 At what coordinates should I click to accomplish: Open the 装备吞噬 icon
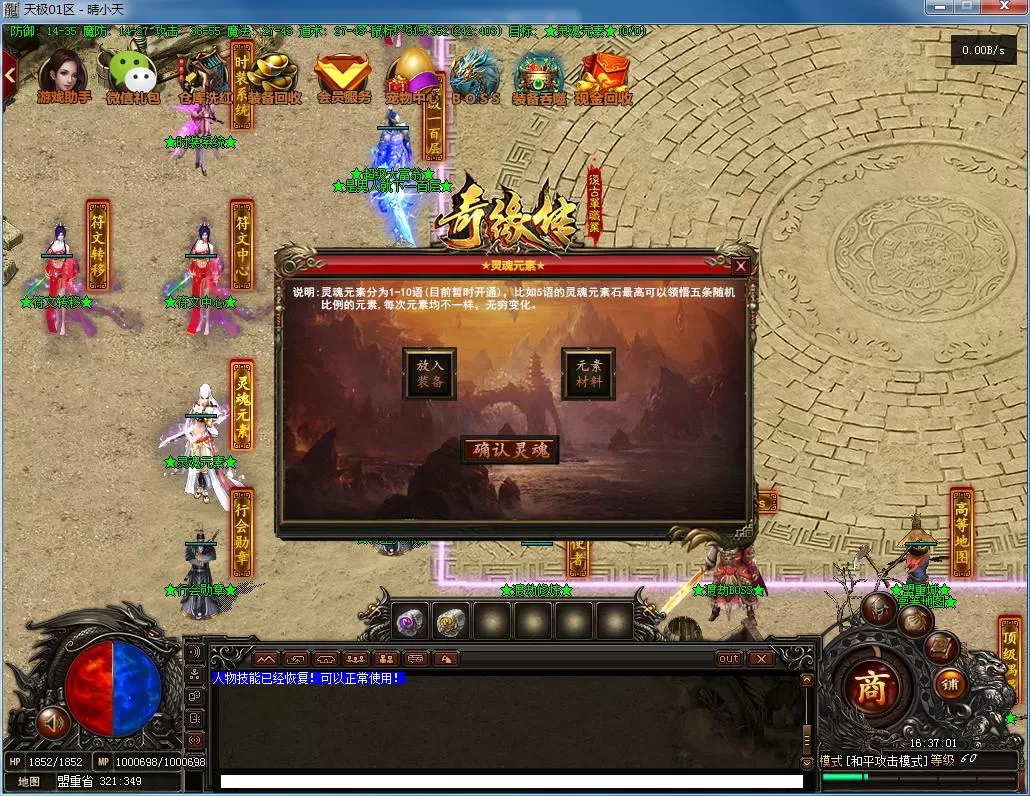539,76
